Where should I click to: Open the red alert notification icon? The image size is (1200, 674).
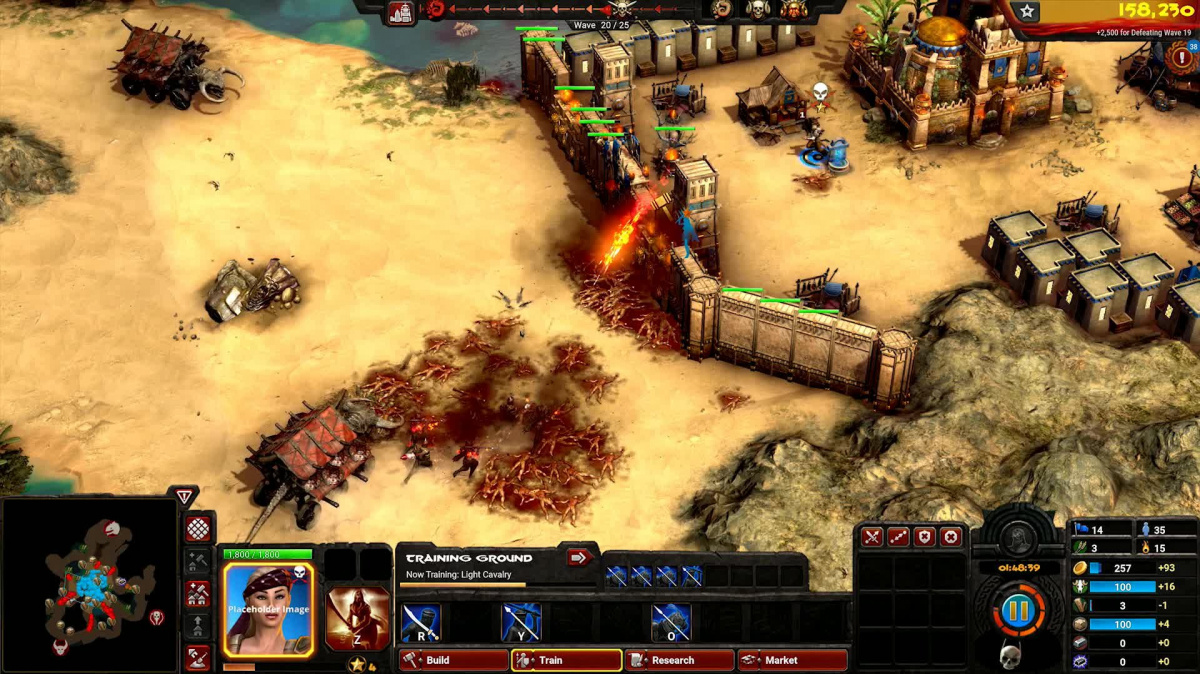tap(1183, 56)
